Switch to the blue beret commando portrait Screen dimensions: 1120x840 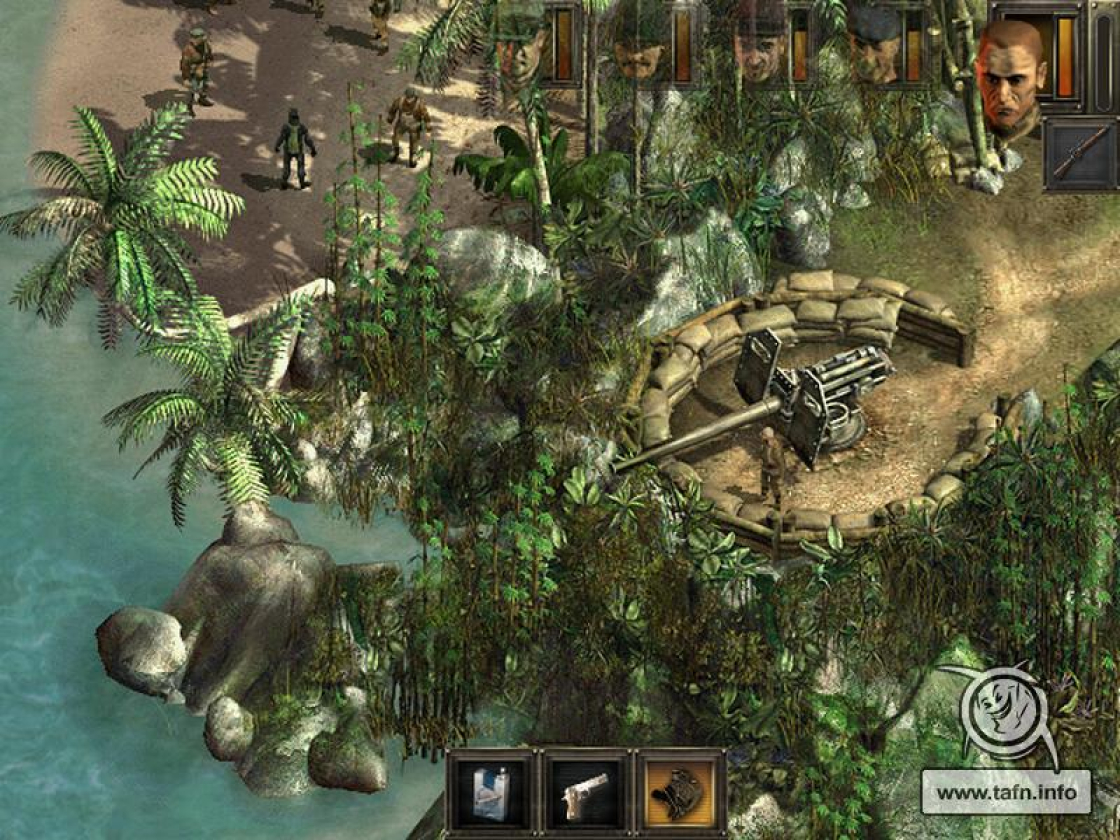tap(873, 45)
